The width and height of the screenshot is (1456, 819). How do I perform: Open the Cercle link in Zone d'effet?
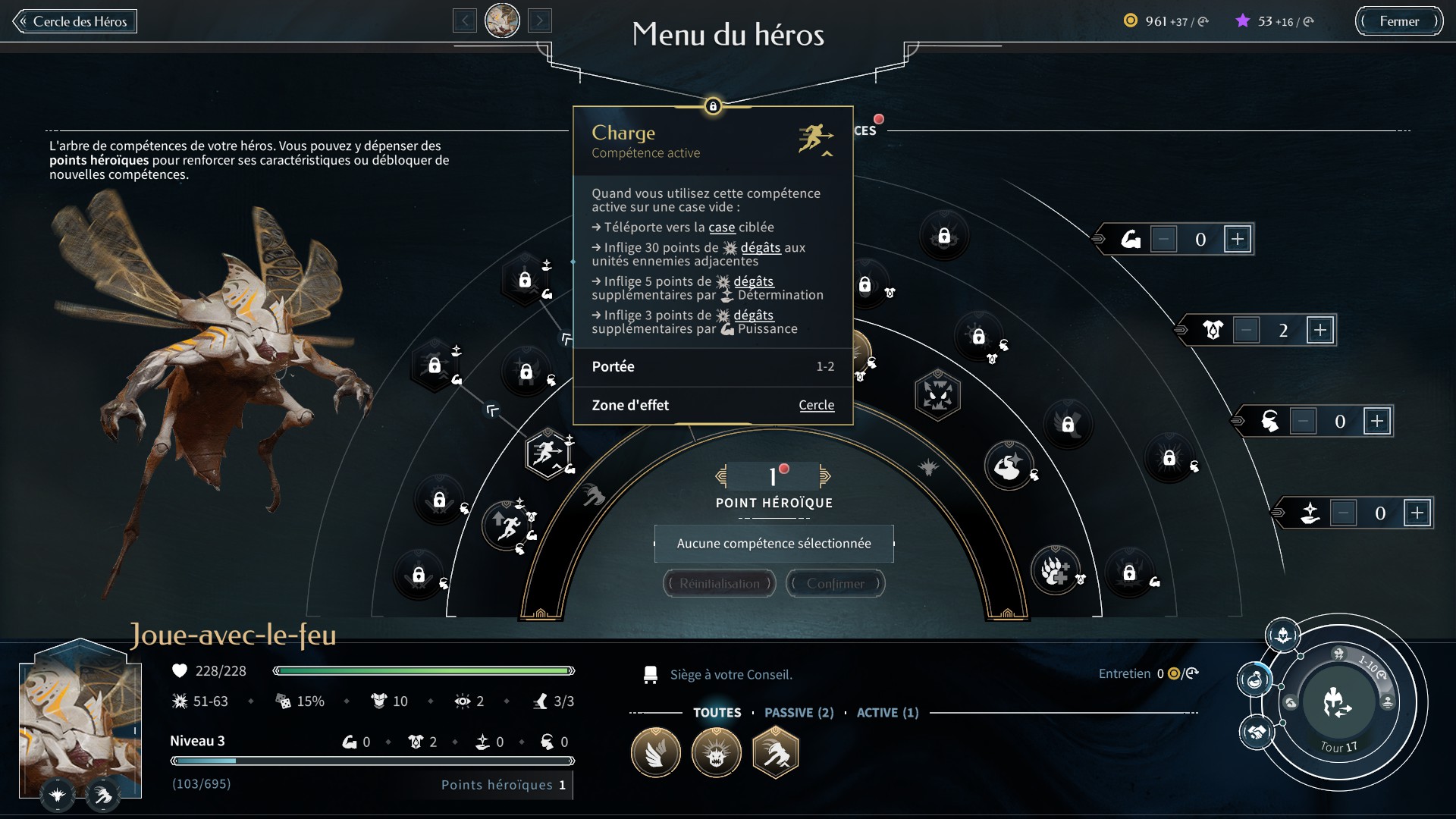point(816,405)
